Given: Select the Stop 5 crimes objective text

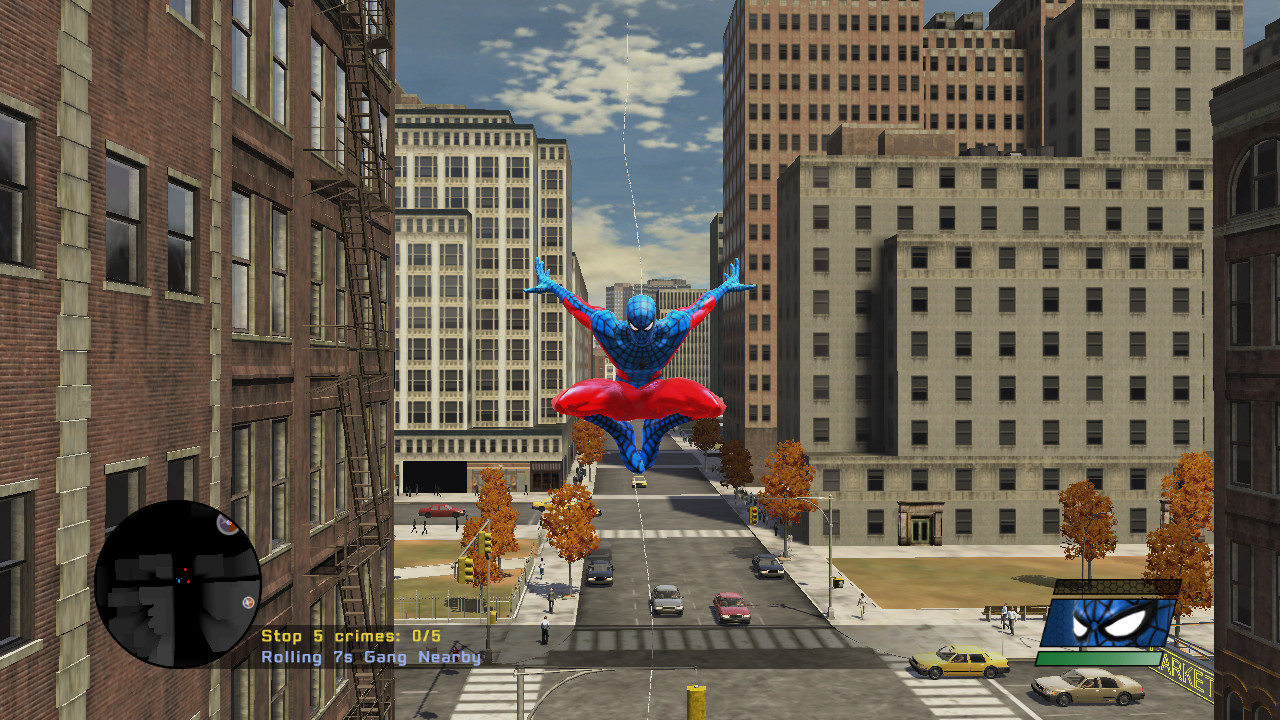Looking at the screenshot, I should tap(352, 635).
